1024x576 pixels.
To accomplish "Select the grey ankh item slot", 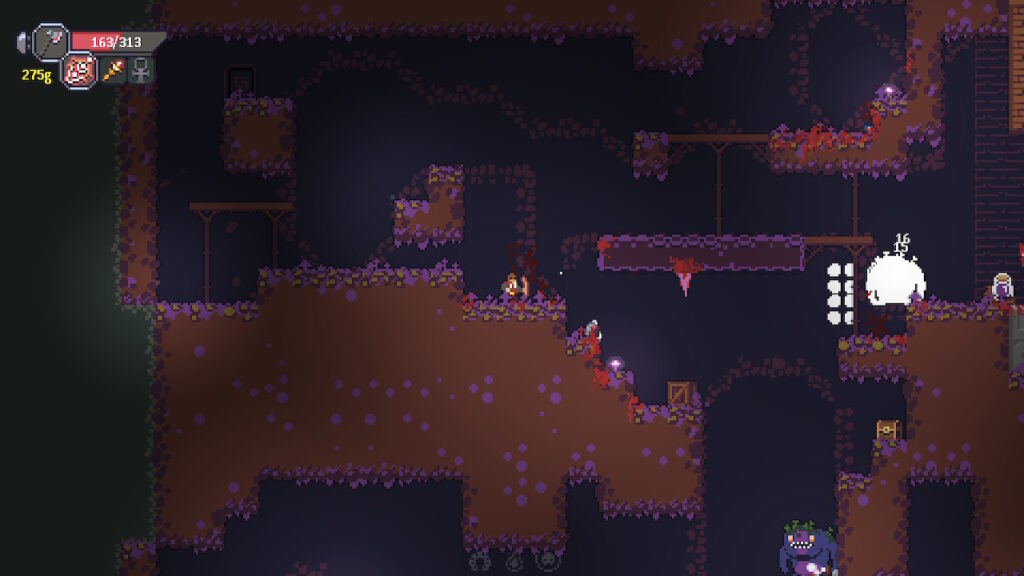I will point(142,70).
